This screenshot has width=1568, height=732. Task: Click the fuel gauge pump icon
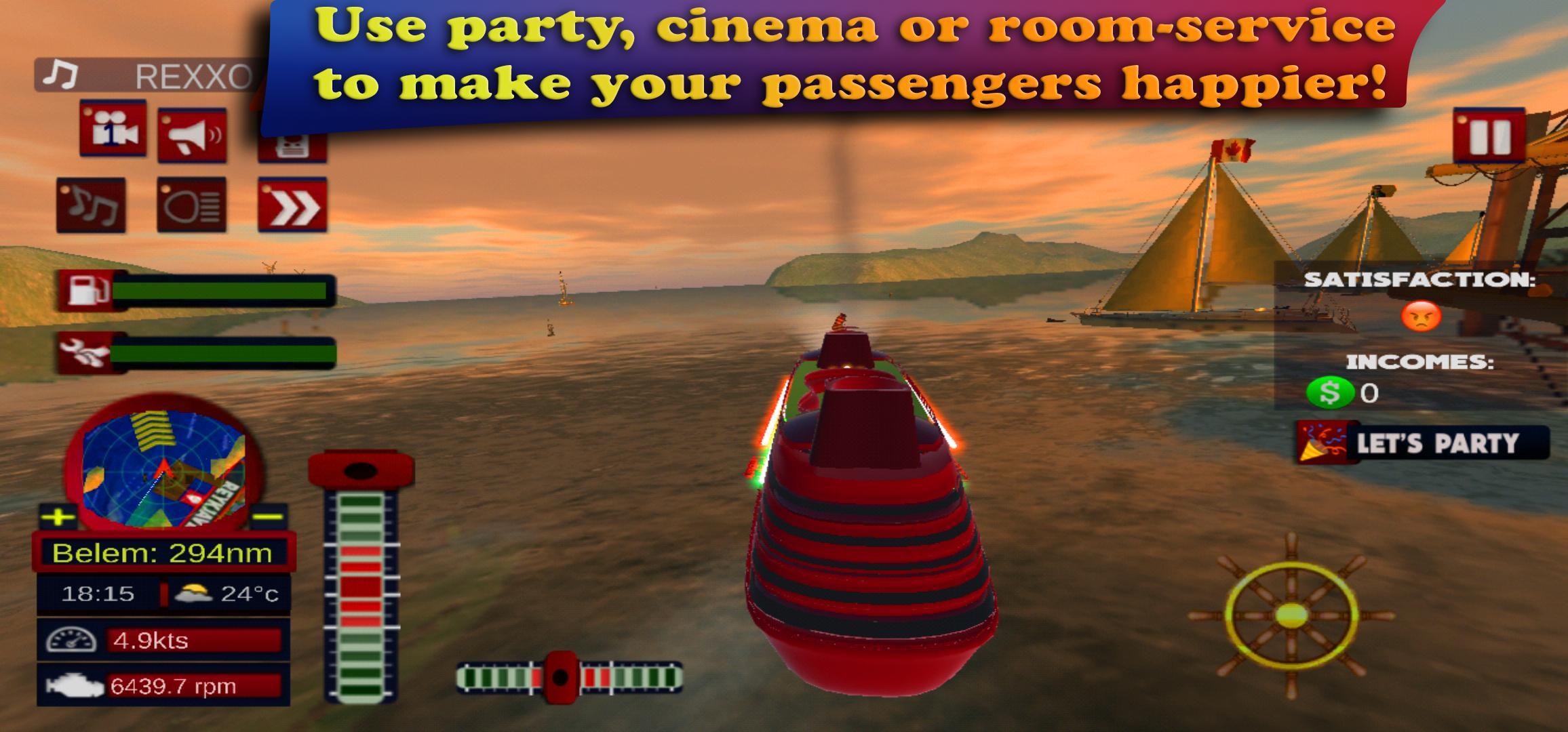pyautogui.click(x=87, y=288)
